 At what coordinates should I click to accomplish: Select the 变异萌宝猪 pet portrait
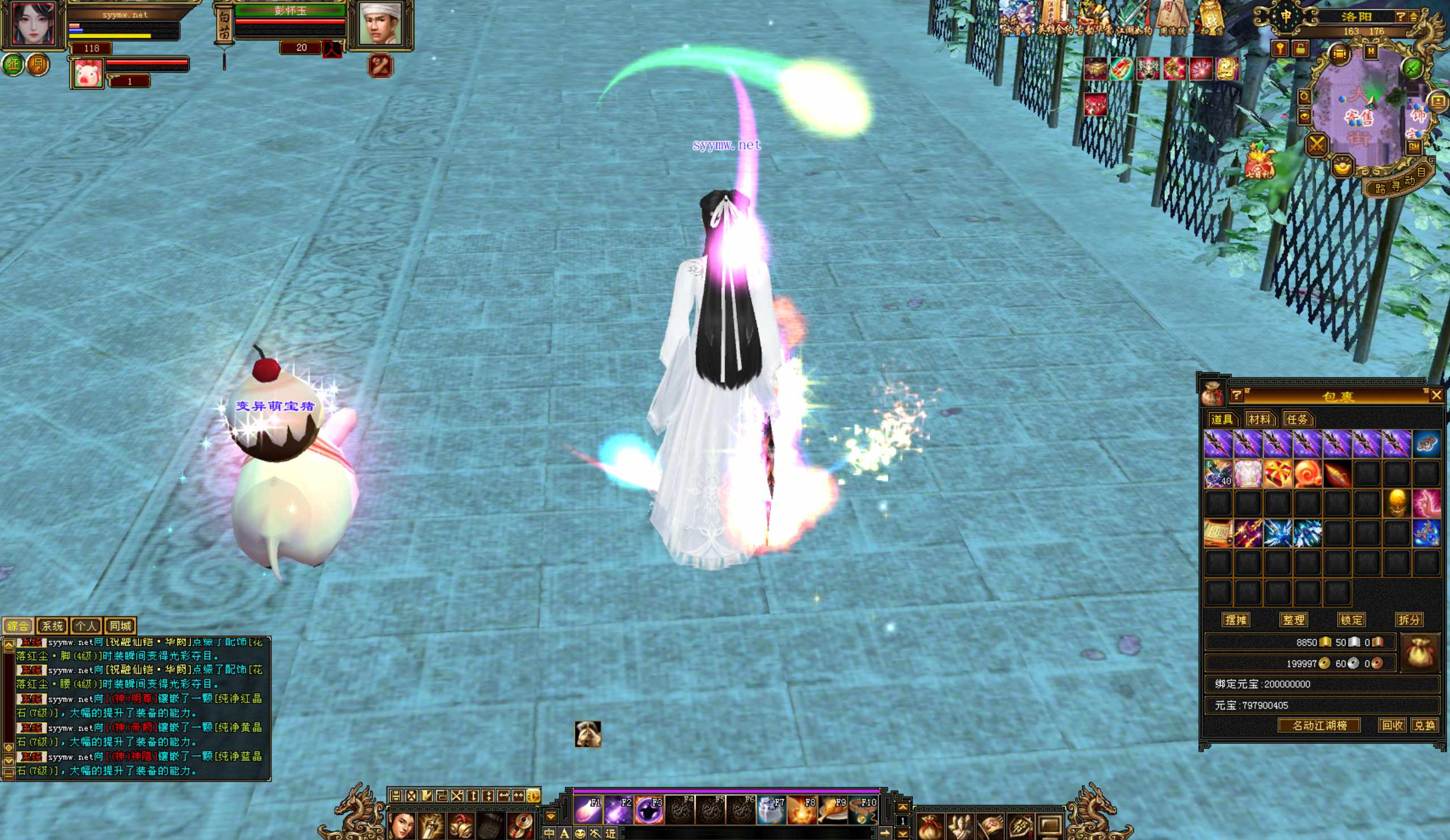click(x=87, y=74)
